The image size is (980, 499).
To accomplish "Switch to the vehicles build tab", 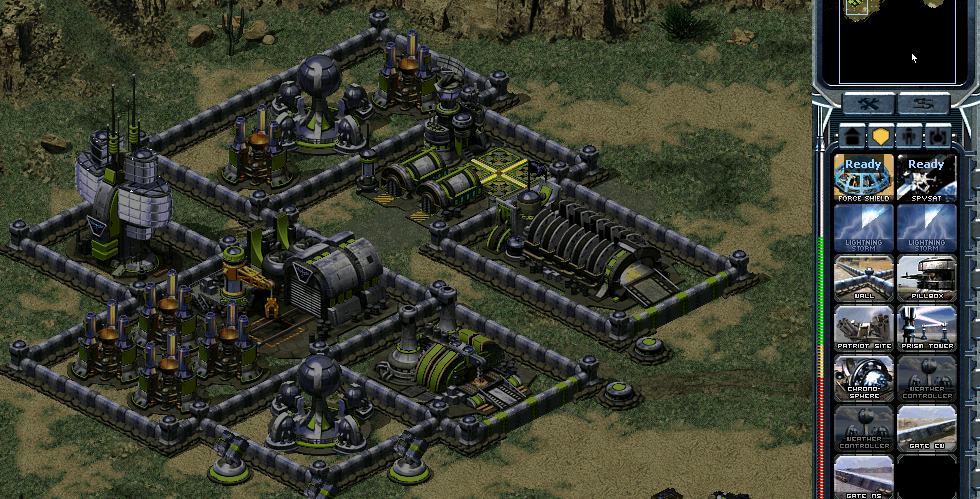I will (938, 136).
